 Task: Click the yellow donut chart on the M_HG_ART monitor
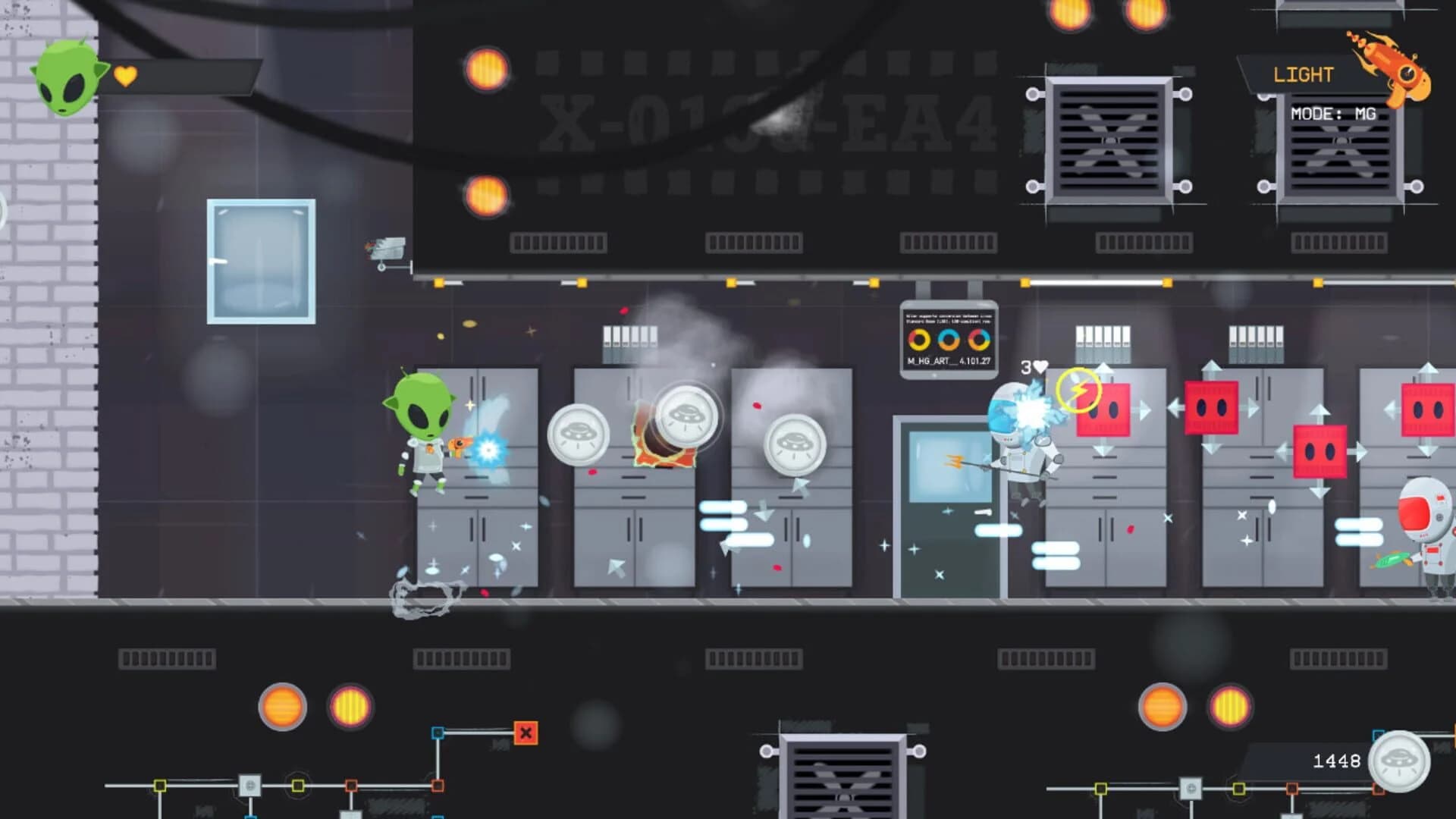pyautogui.click(x=919, y=339)
